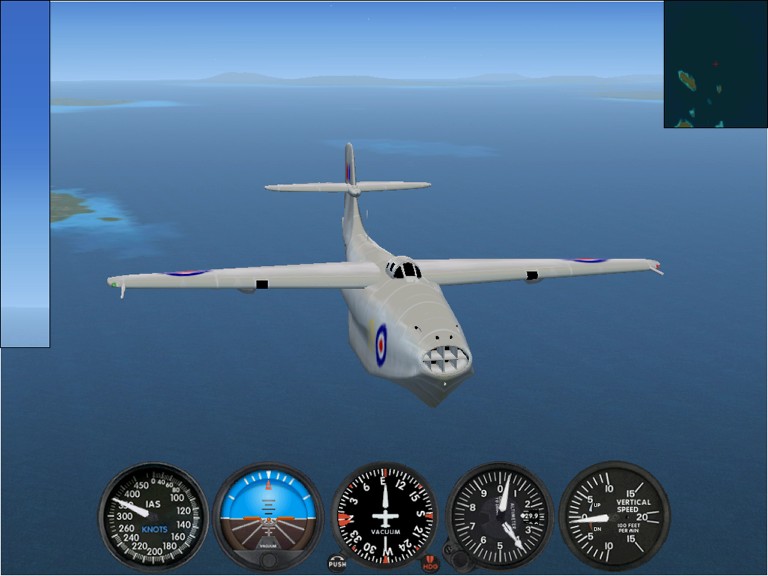Image resolution: width=768 pixels, height=576 pixels.
Task: Click the heading indicator PUSH knob
Action: point(337,561)
